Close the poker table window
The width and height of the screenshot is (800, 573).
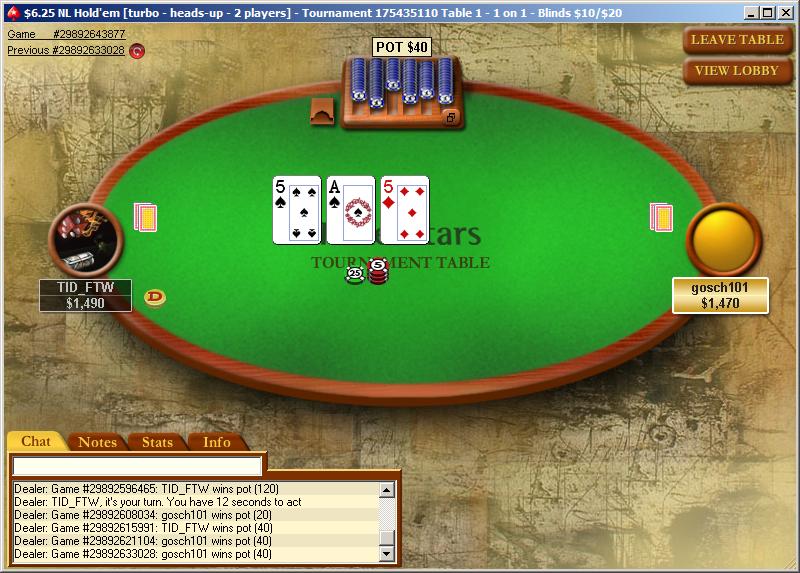(786, 12)
